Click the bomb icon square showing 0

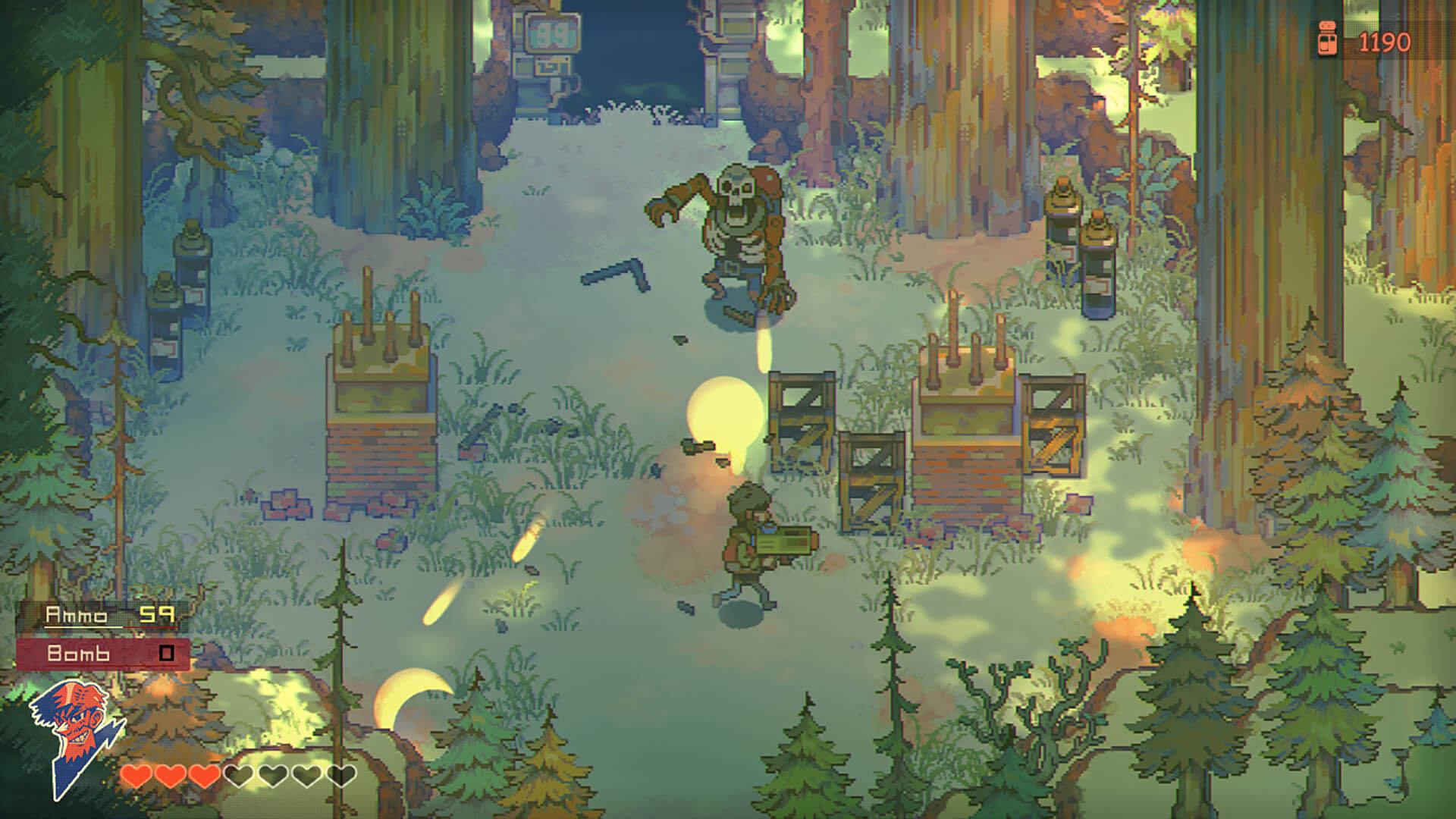pos(166,653)
